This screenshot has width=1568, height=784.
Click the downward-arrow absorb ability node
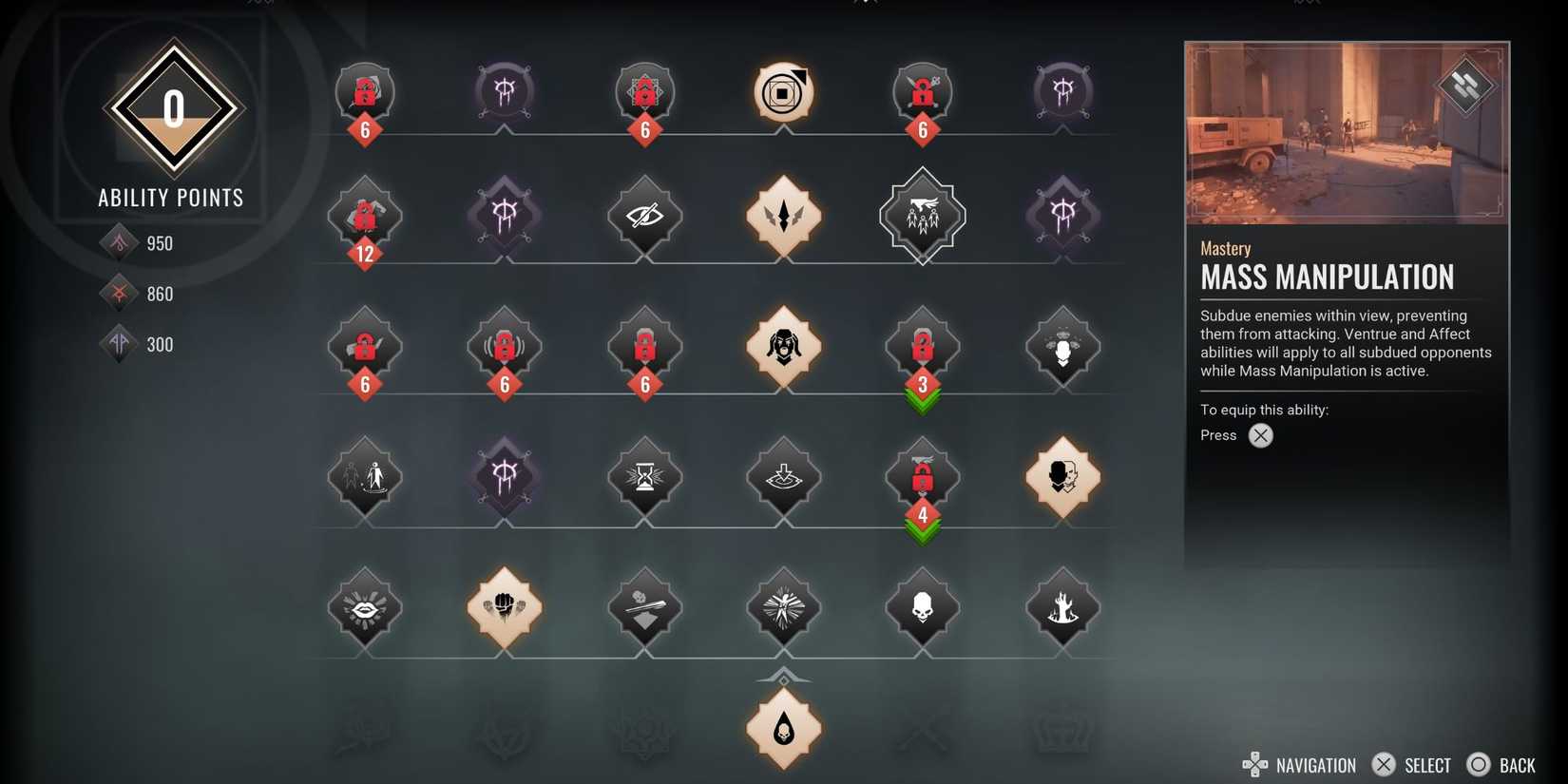click(783, 479)
